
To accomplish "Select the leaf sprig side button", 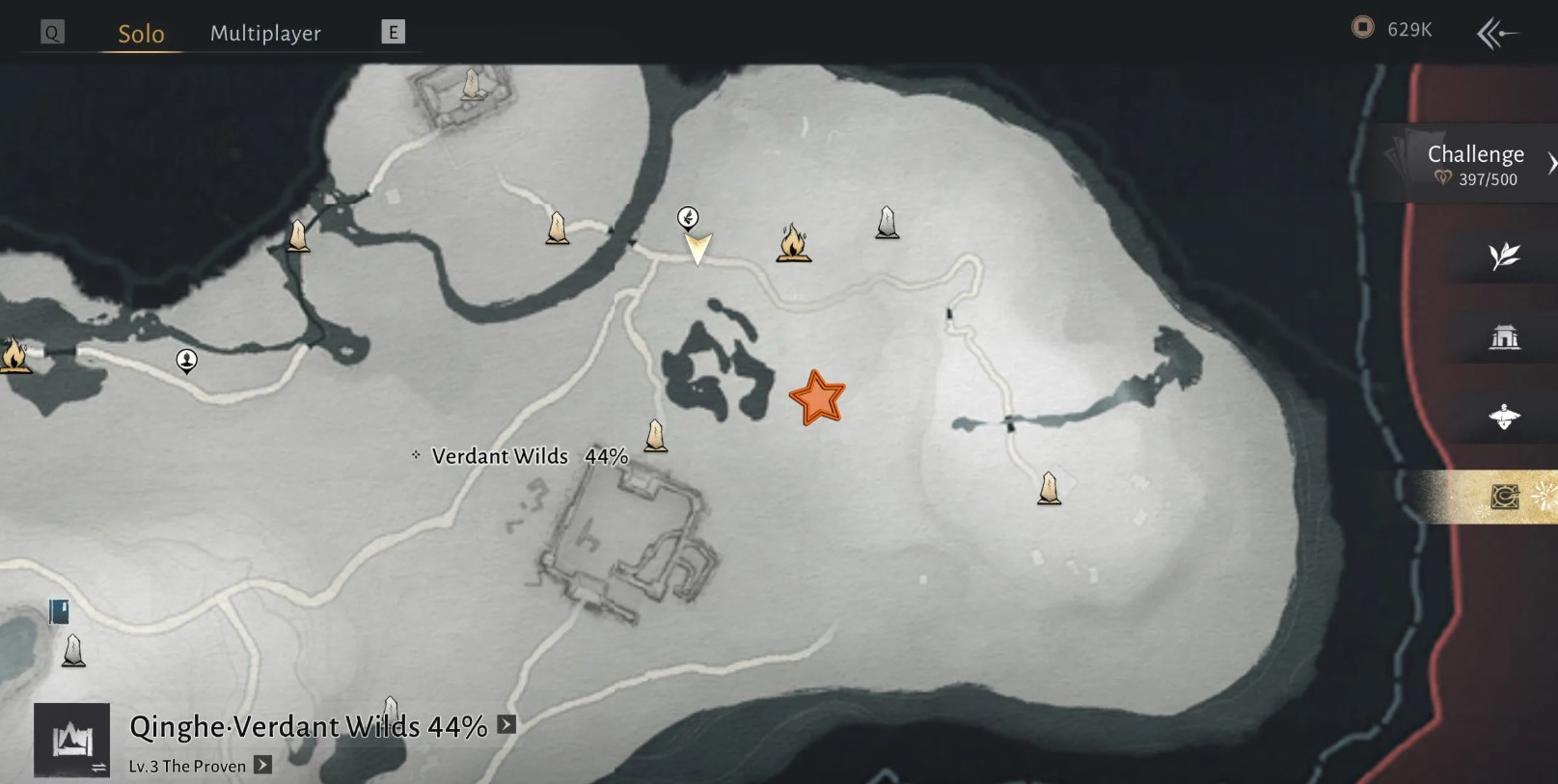I will click(x=1504, y=257).
